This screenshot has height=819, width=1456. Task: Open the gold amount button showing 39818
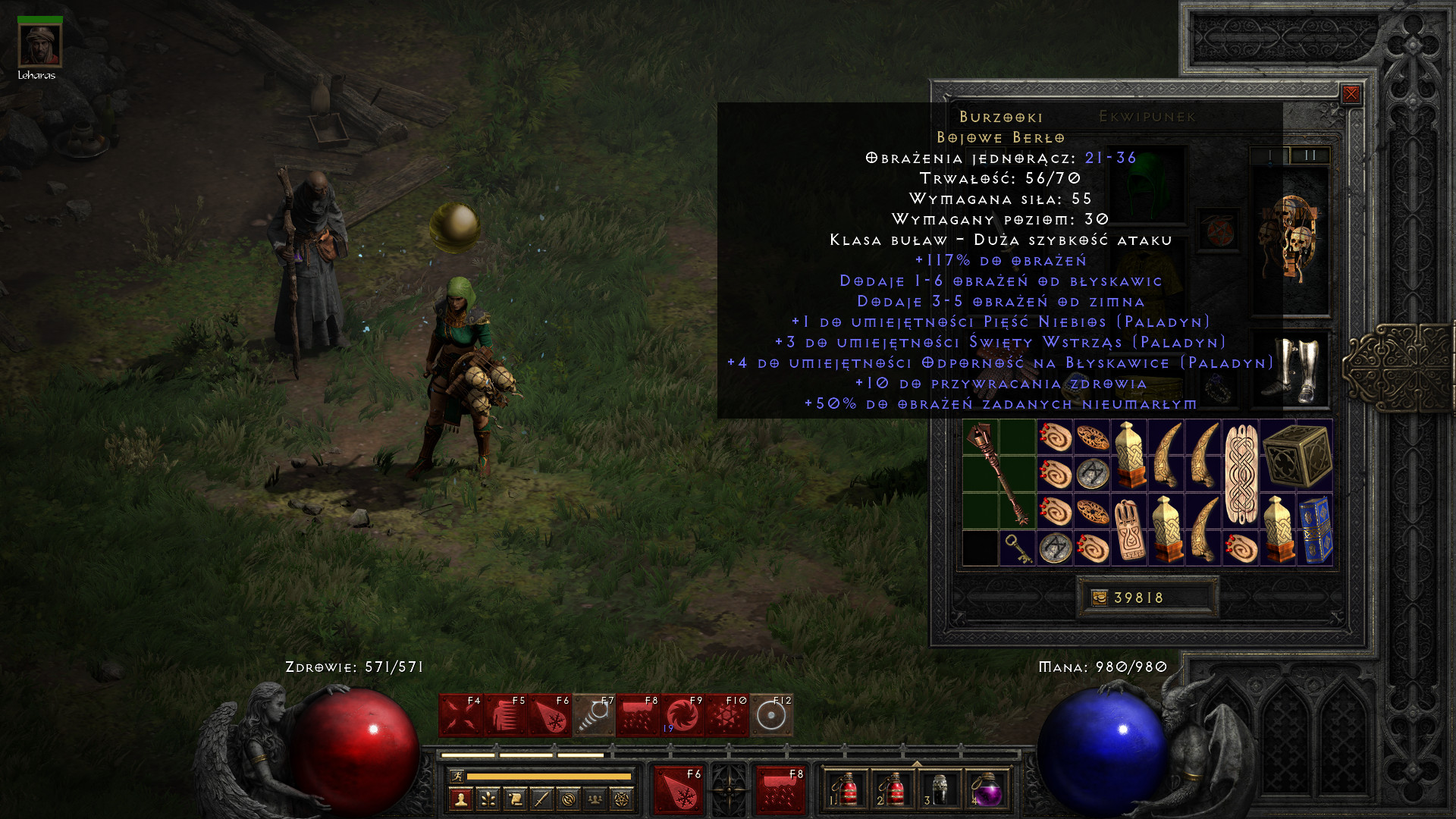1147,598
